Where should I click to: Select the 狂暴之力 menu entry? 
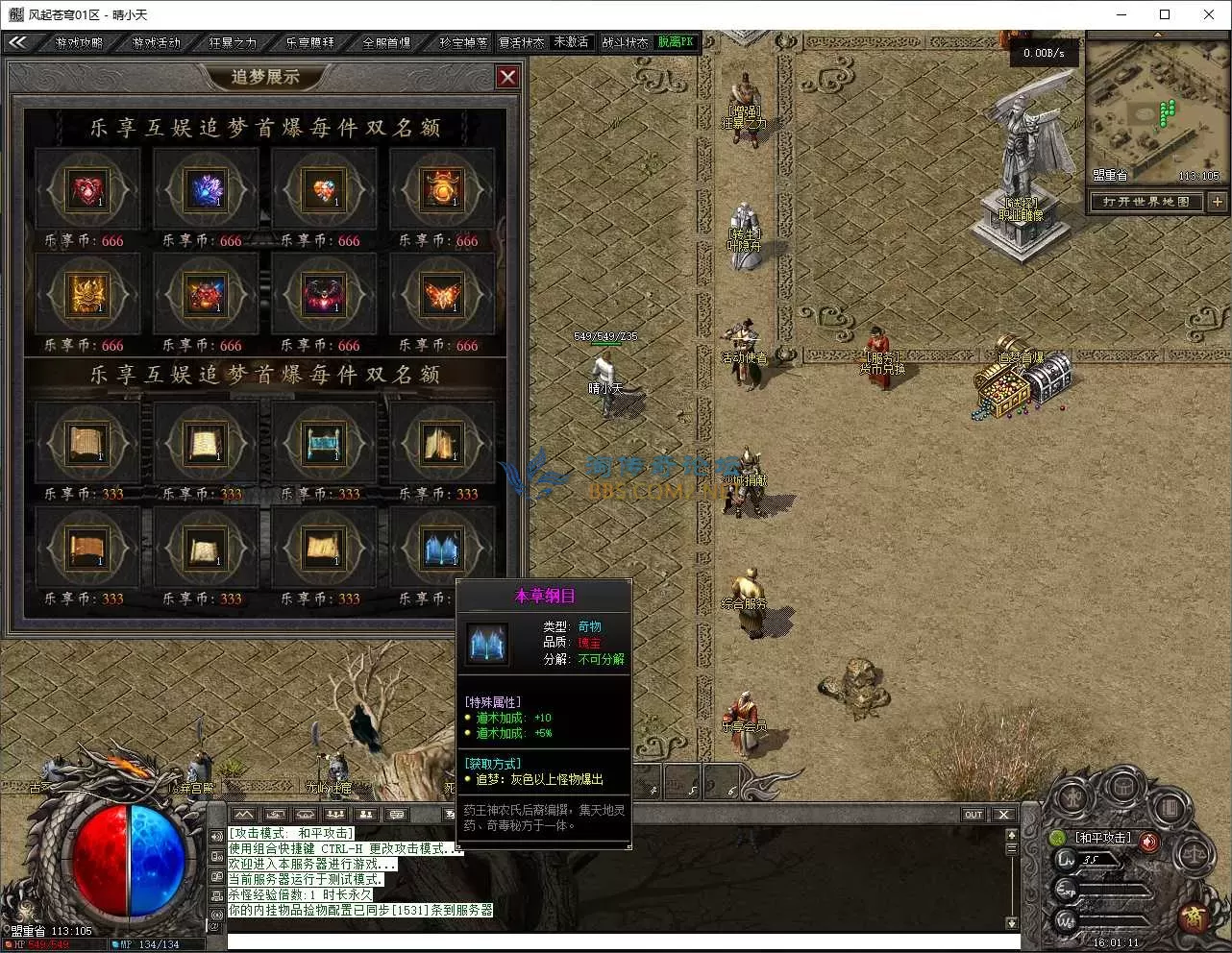233,42
